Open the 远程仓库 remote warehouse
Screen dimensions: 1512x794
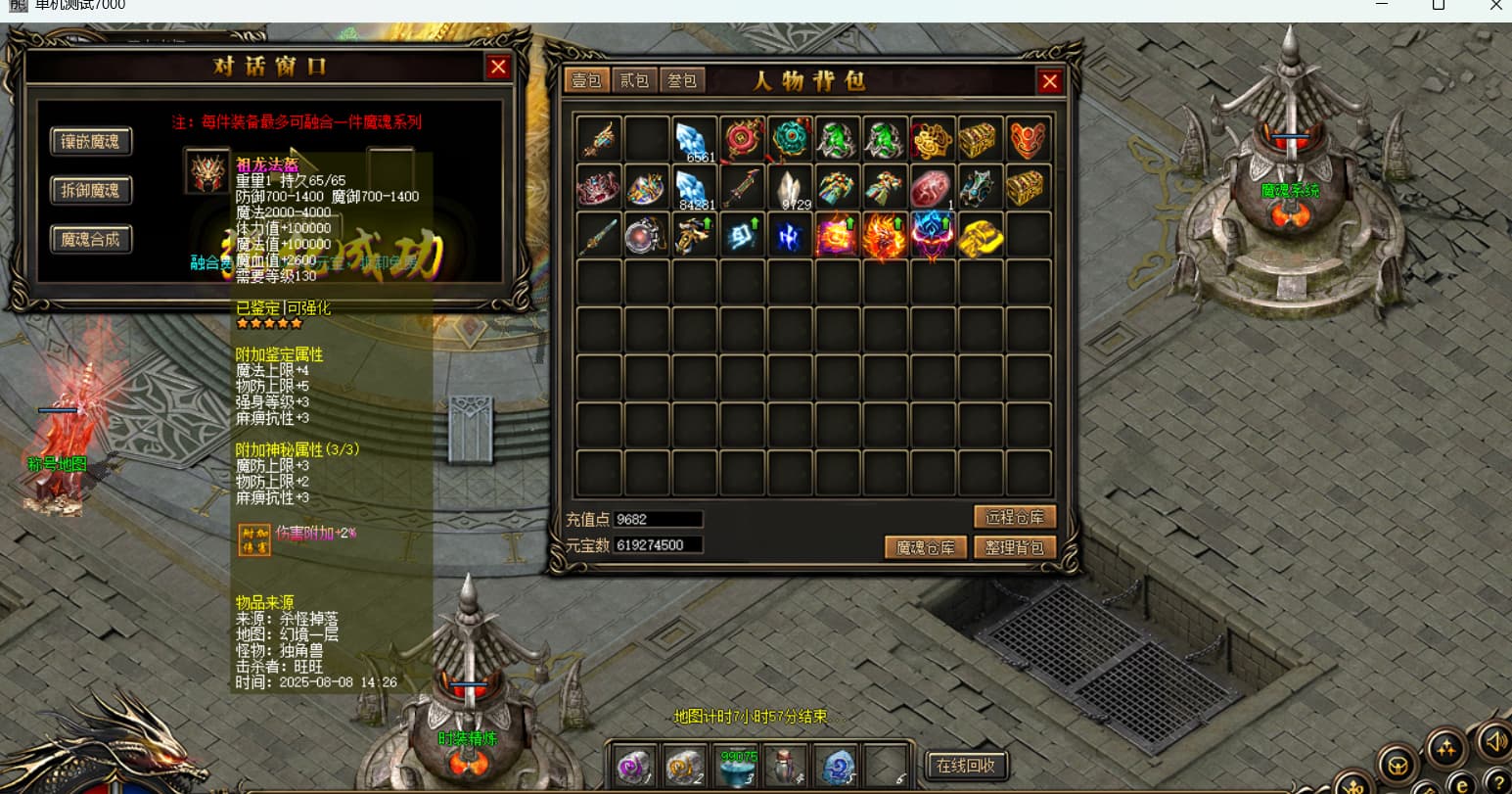pyautogui.click(x=1015, y=517)
